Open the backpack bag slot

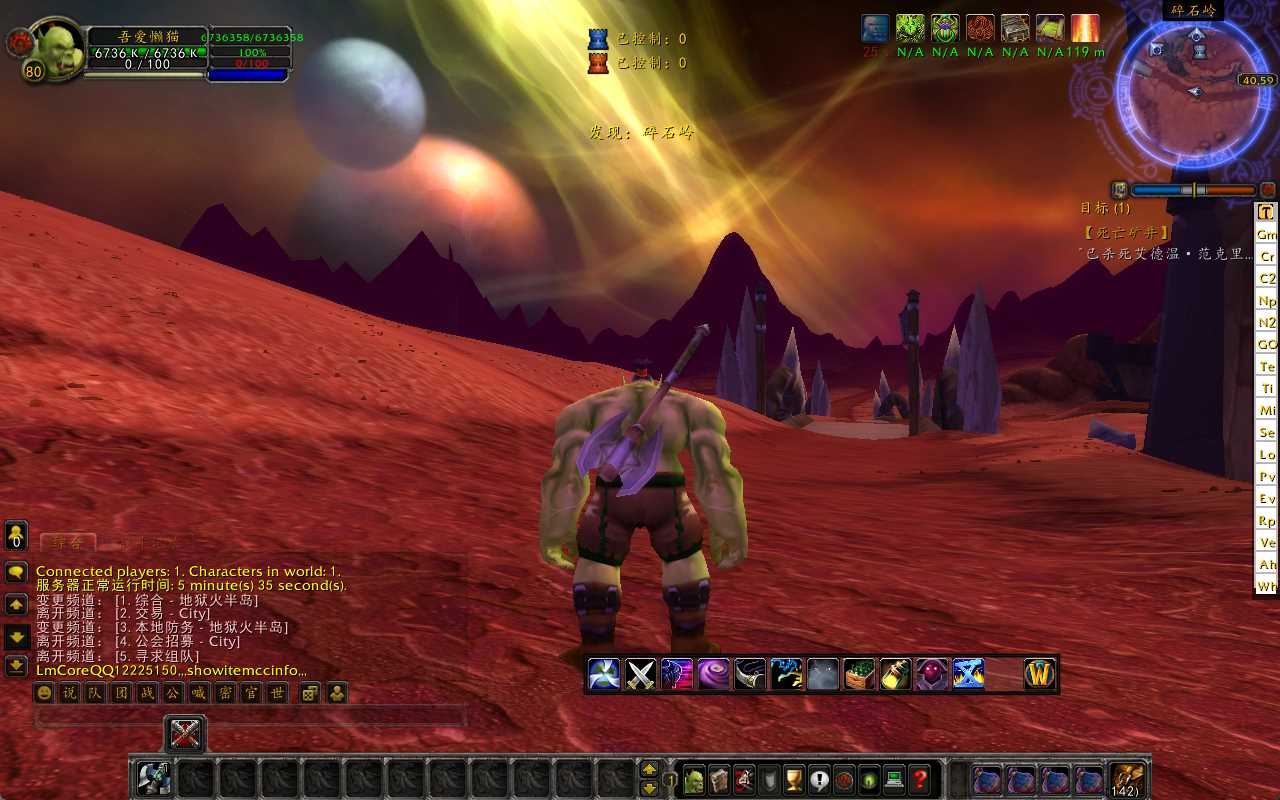[x=1128, y=779]
